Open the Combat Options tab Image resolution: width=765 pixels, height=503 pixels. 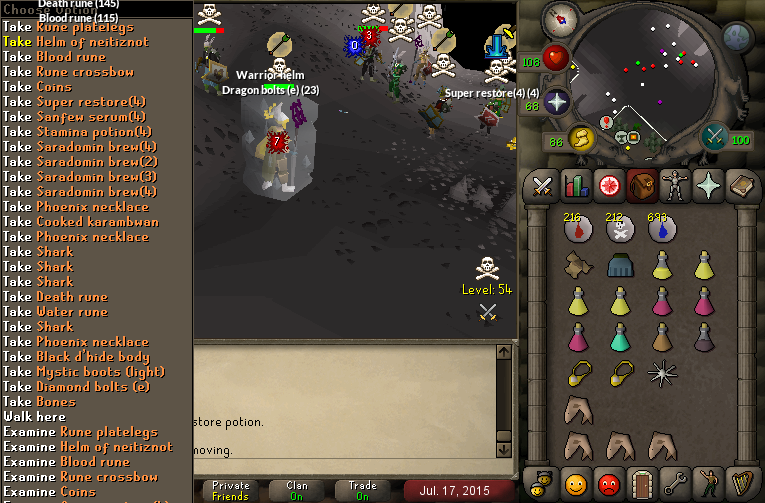click(542, 185)
